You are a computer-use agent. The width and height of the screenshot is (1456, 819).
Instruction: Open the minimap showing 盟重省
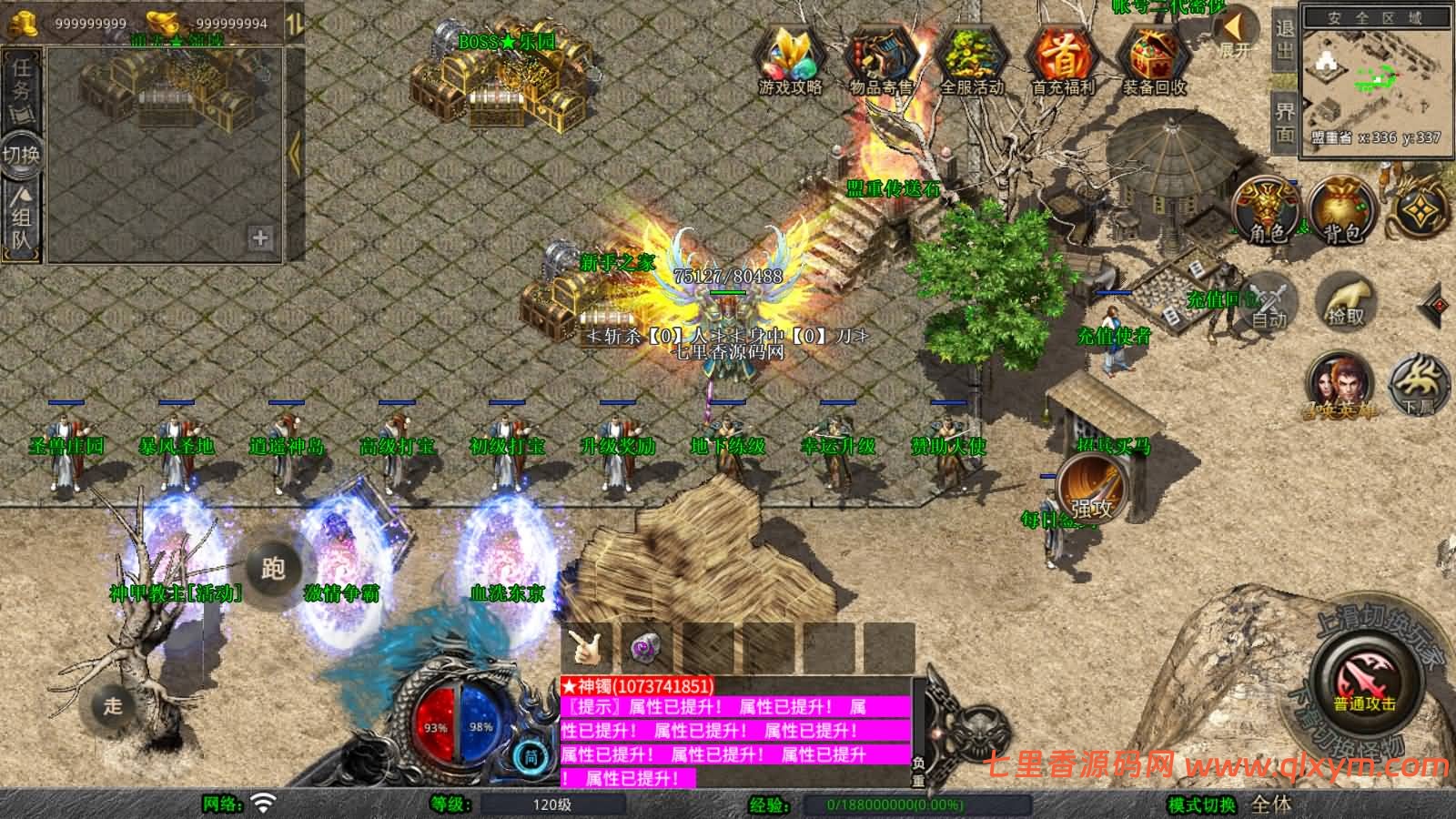coord(1374,77)
